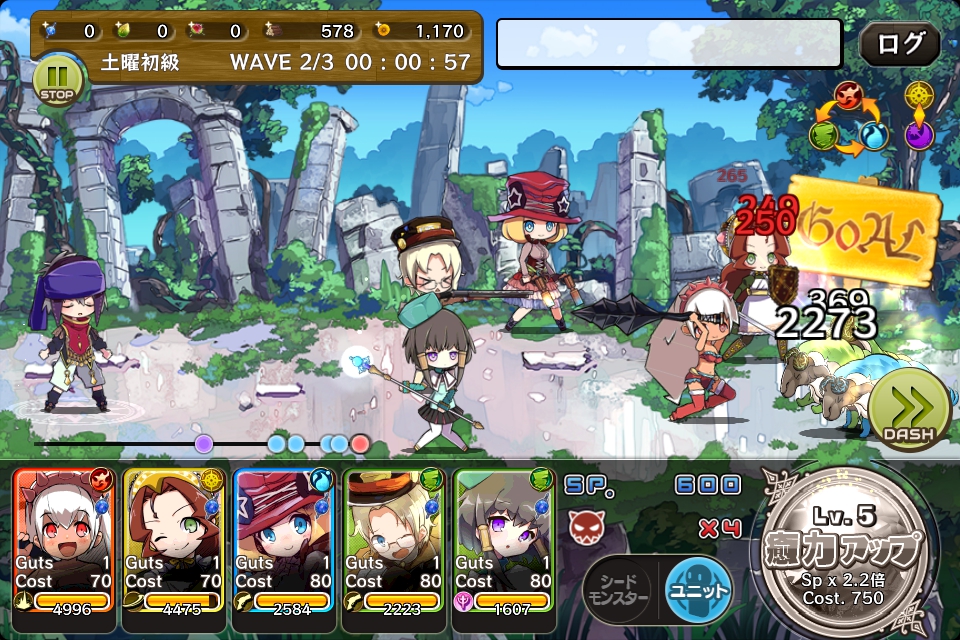Choose the blonde red-hat unit card
960x640 pixels.
(283, 538)
